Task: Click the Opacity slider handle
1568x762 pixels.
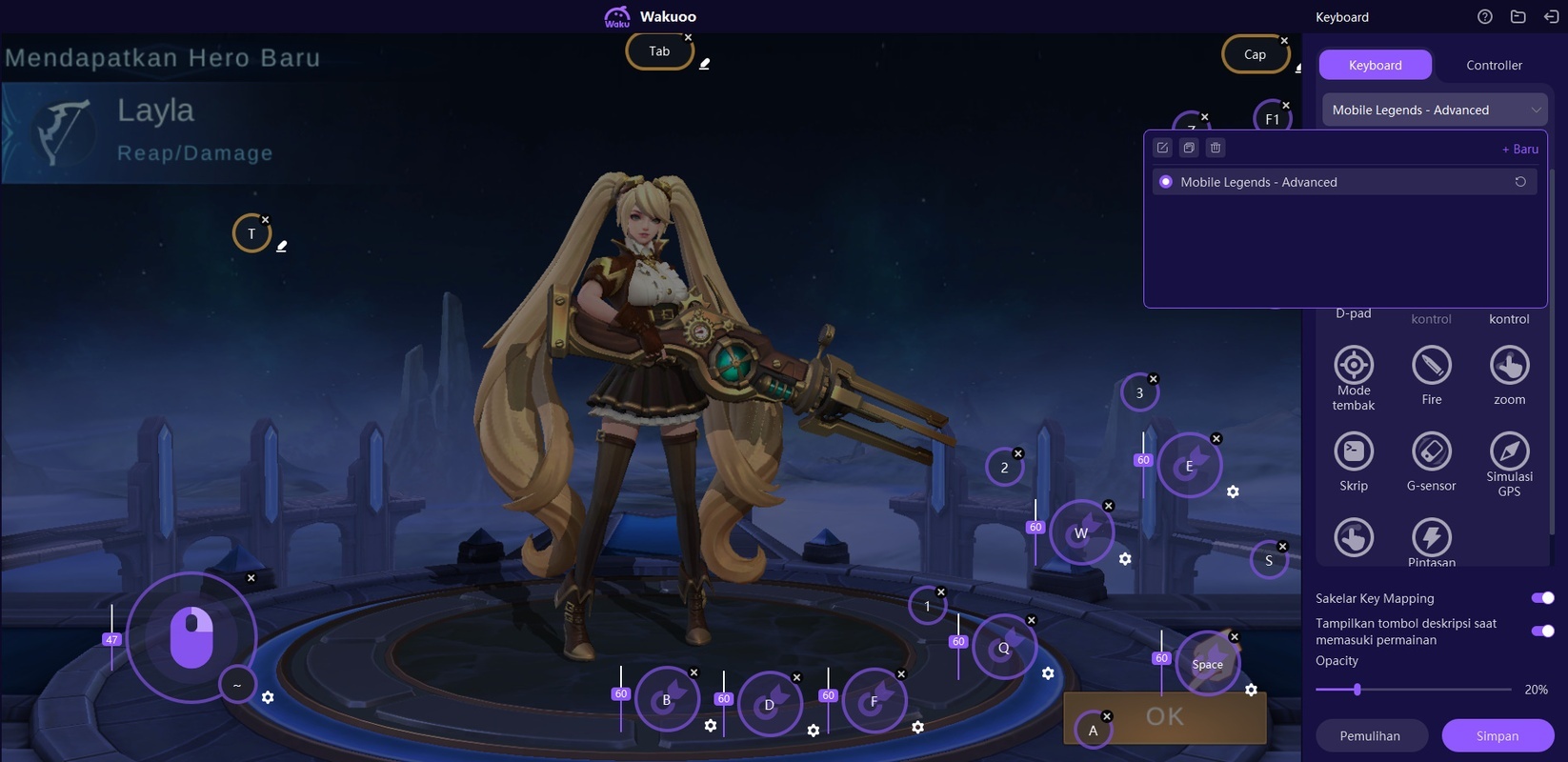Action: [1357, 689]
